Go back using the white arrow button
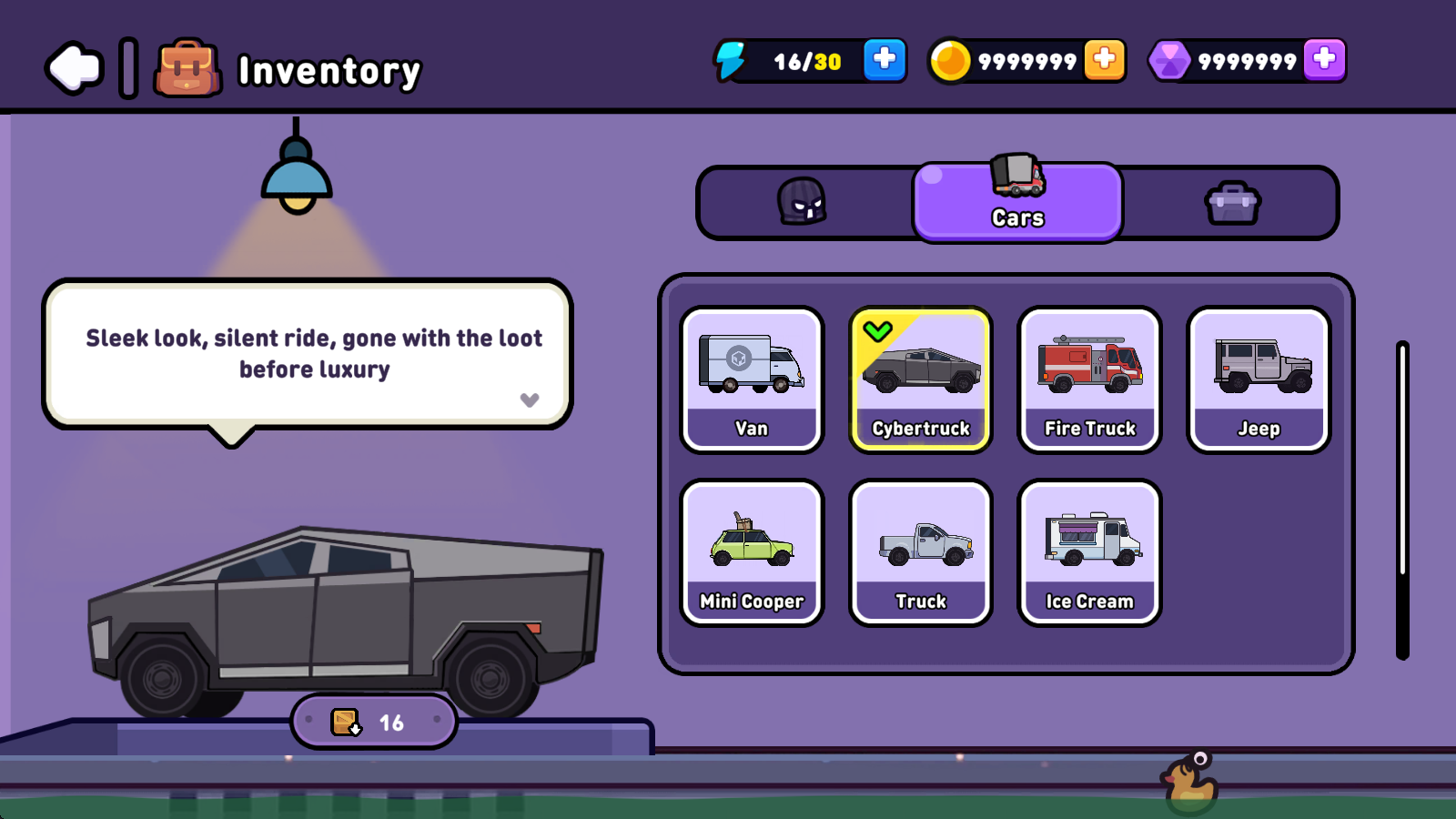Screen dimensions: 1456x819 [x=75, y=68]
